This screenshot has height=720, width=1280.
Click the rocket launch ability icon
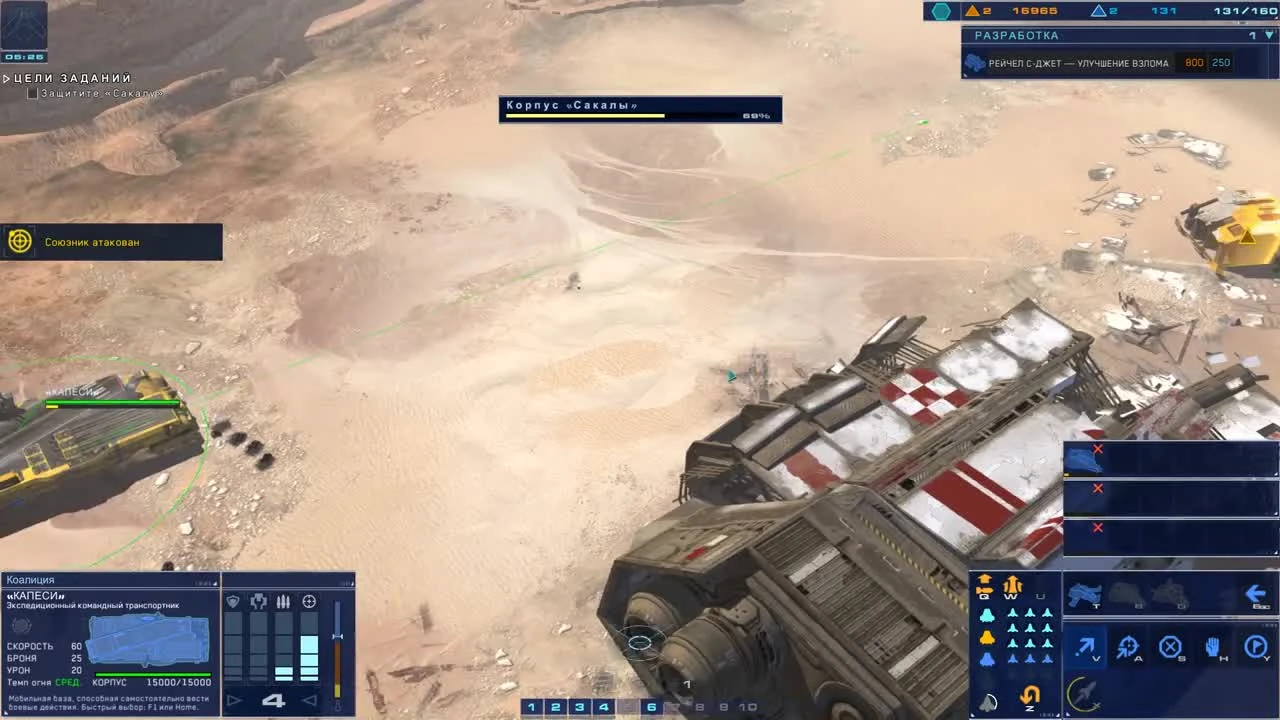click(1082, 693)
